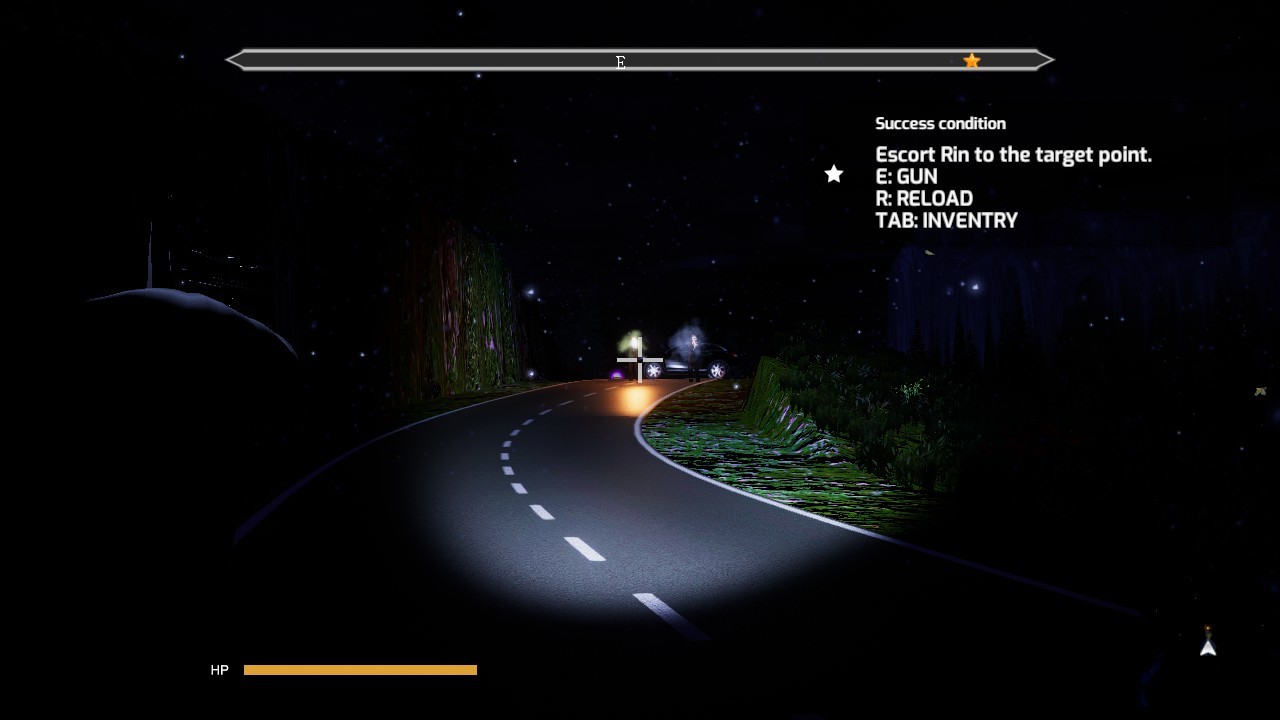The image size is (1280, 720).
Task: Click the Escort Rin objective text
Action: point(1013,155)
